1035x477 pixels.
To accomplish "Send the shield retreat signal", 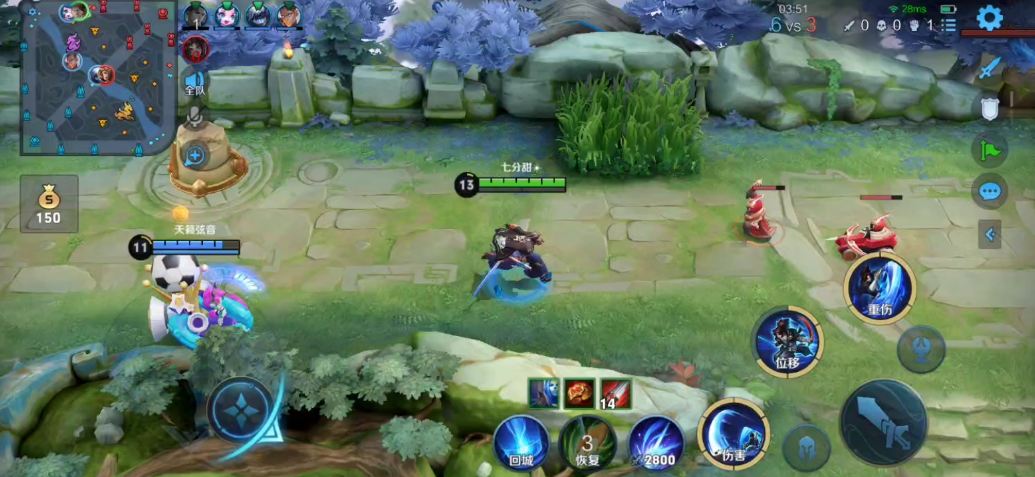I will pos(989,108).
